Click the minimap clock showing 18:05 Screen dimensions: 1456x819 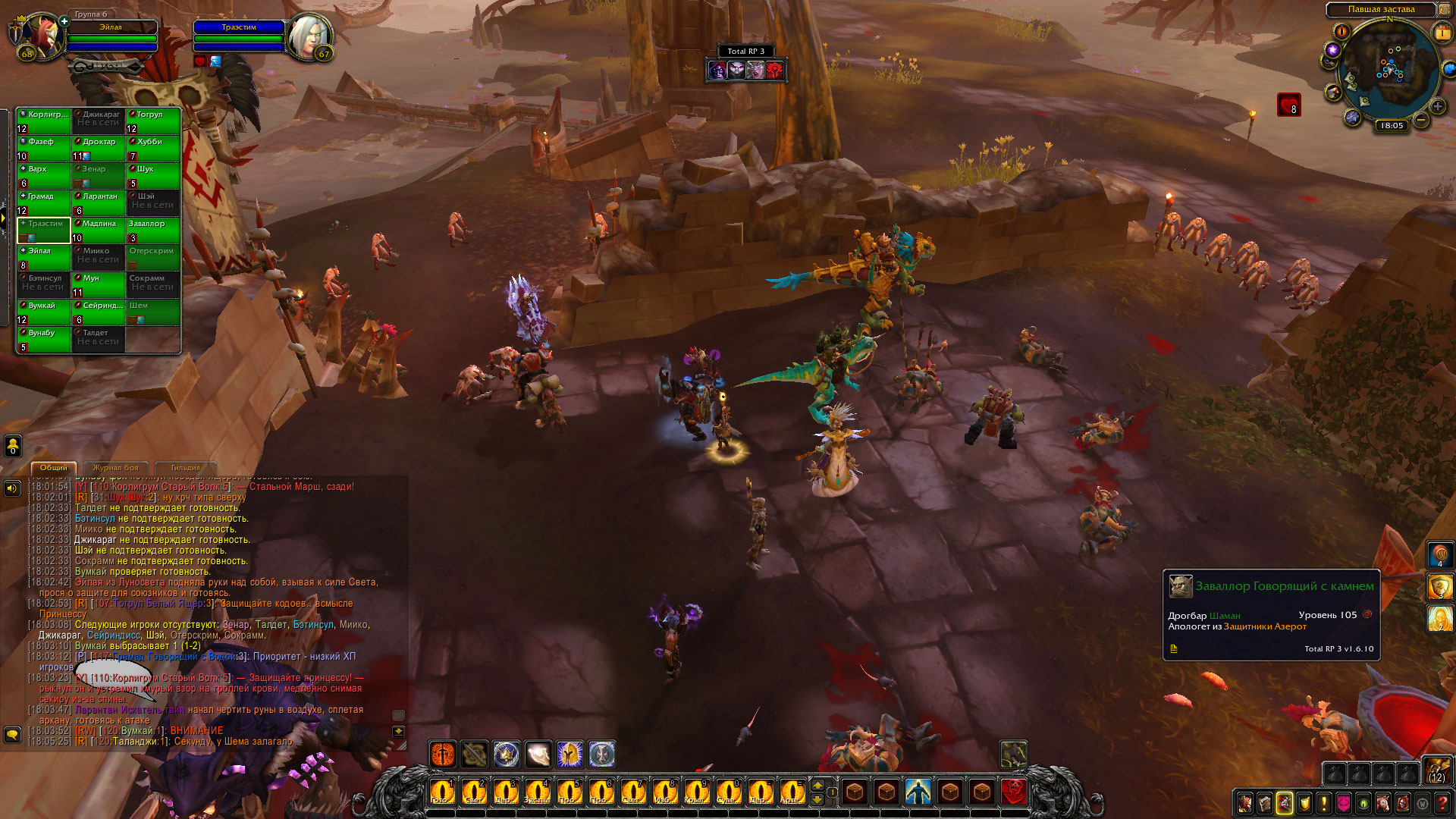1392,126
